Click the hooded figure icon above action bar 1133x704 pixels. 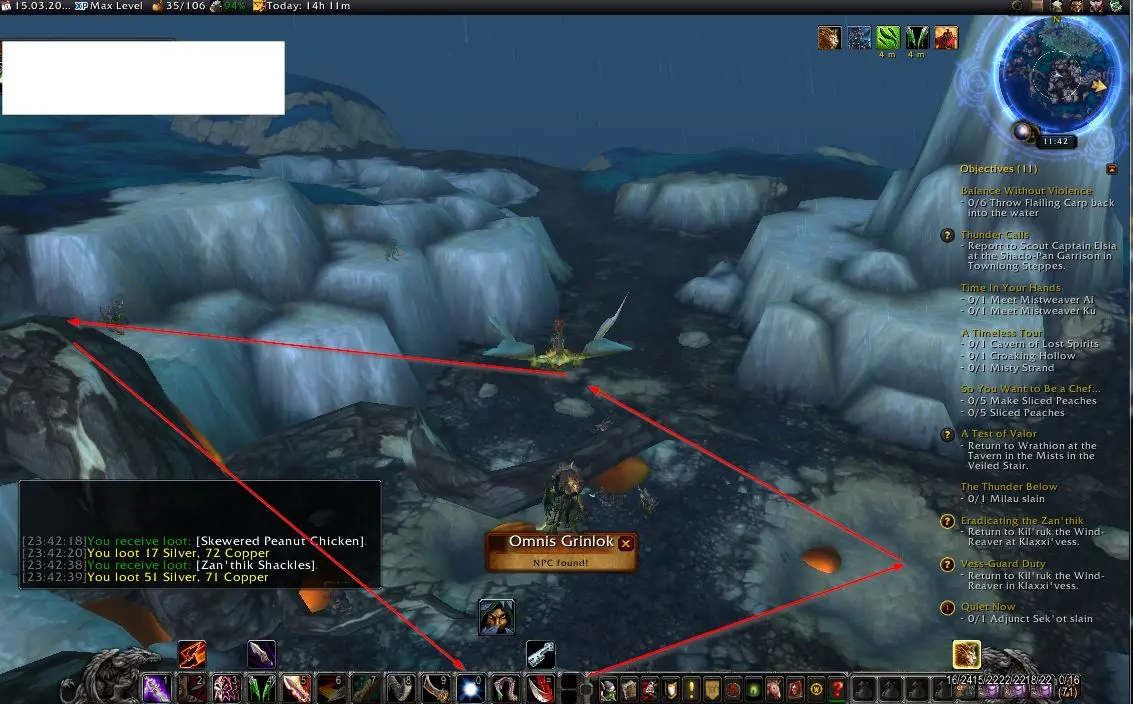coord(496,617)
